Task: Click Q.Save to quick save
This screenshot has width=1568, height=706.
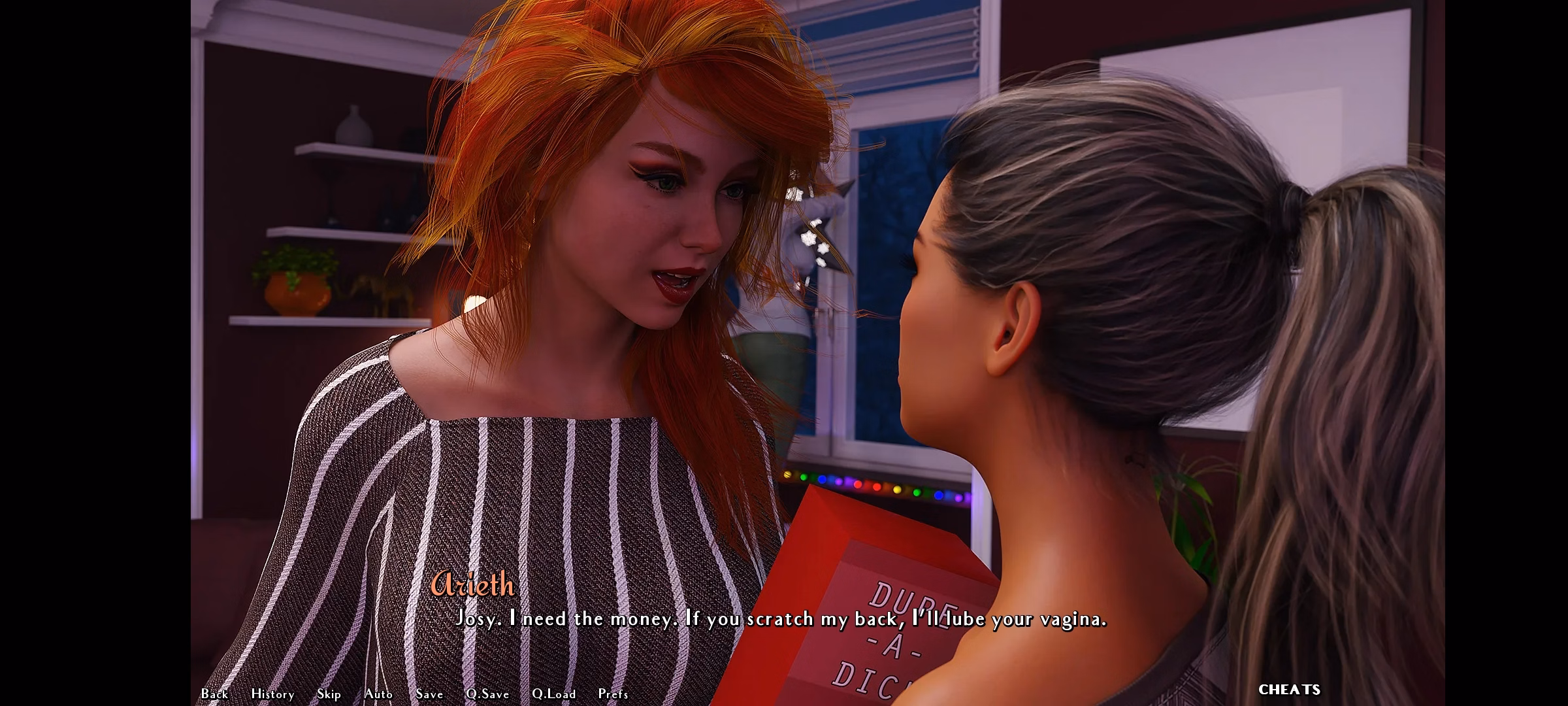Action: click(x=487, y=694)
